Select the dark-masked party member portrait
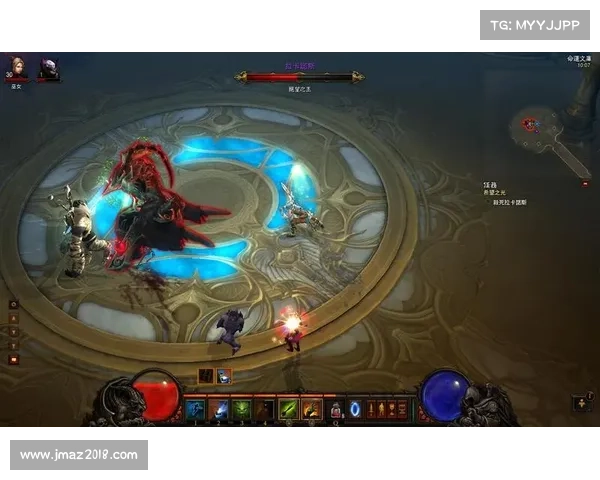Viewport: 600px width, 480px height. (48, 68)
